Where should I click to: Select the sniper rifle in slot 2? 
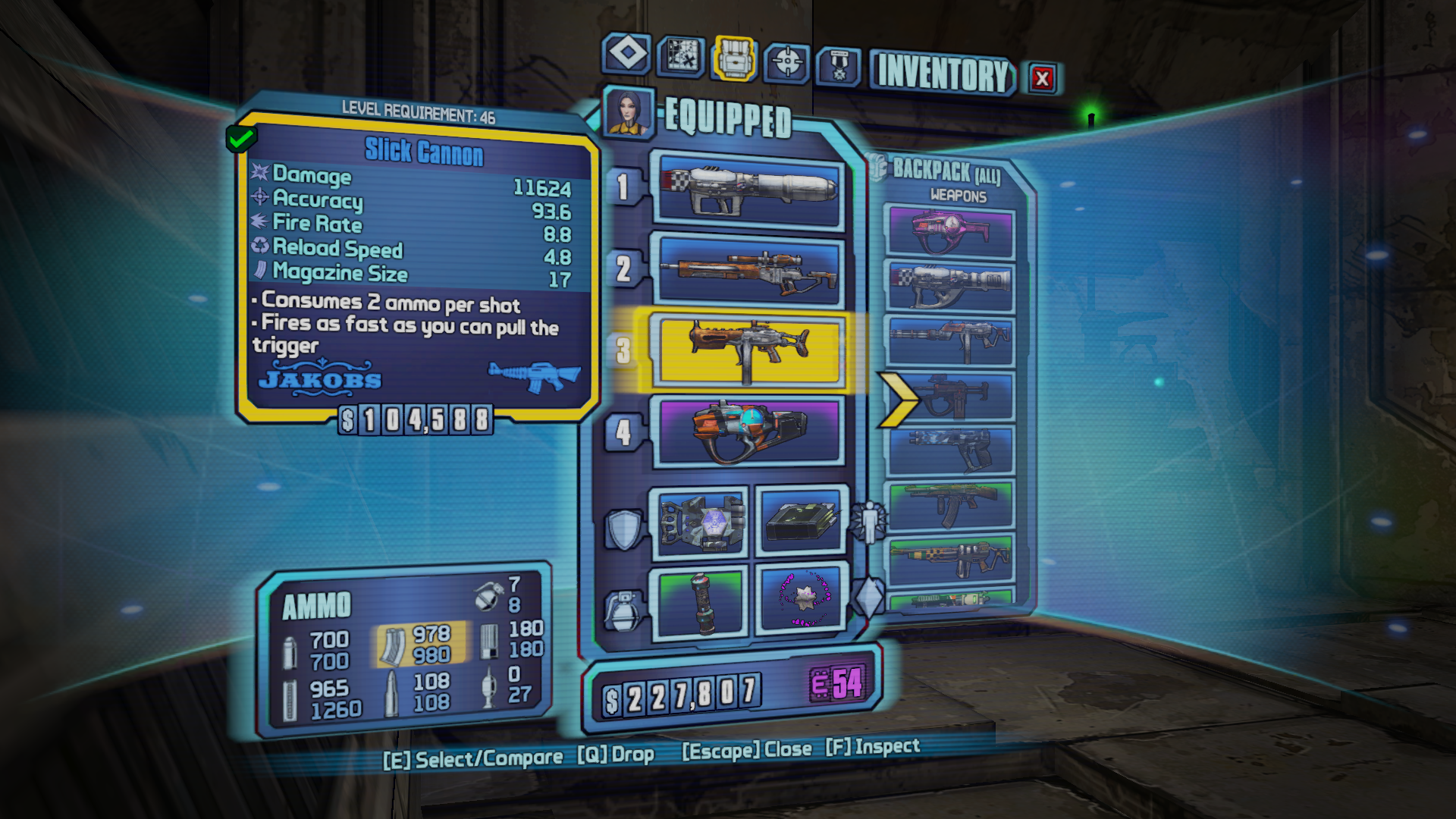click(750, 271)
